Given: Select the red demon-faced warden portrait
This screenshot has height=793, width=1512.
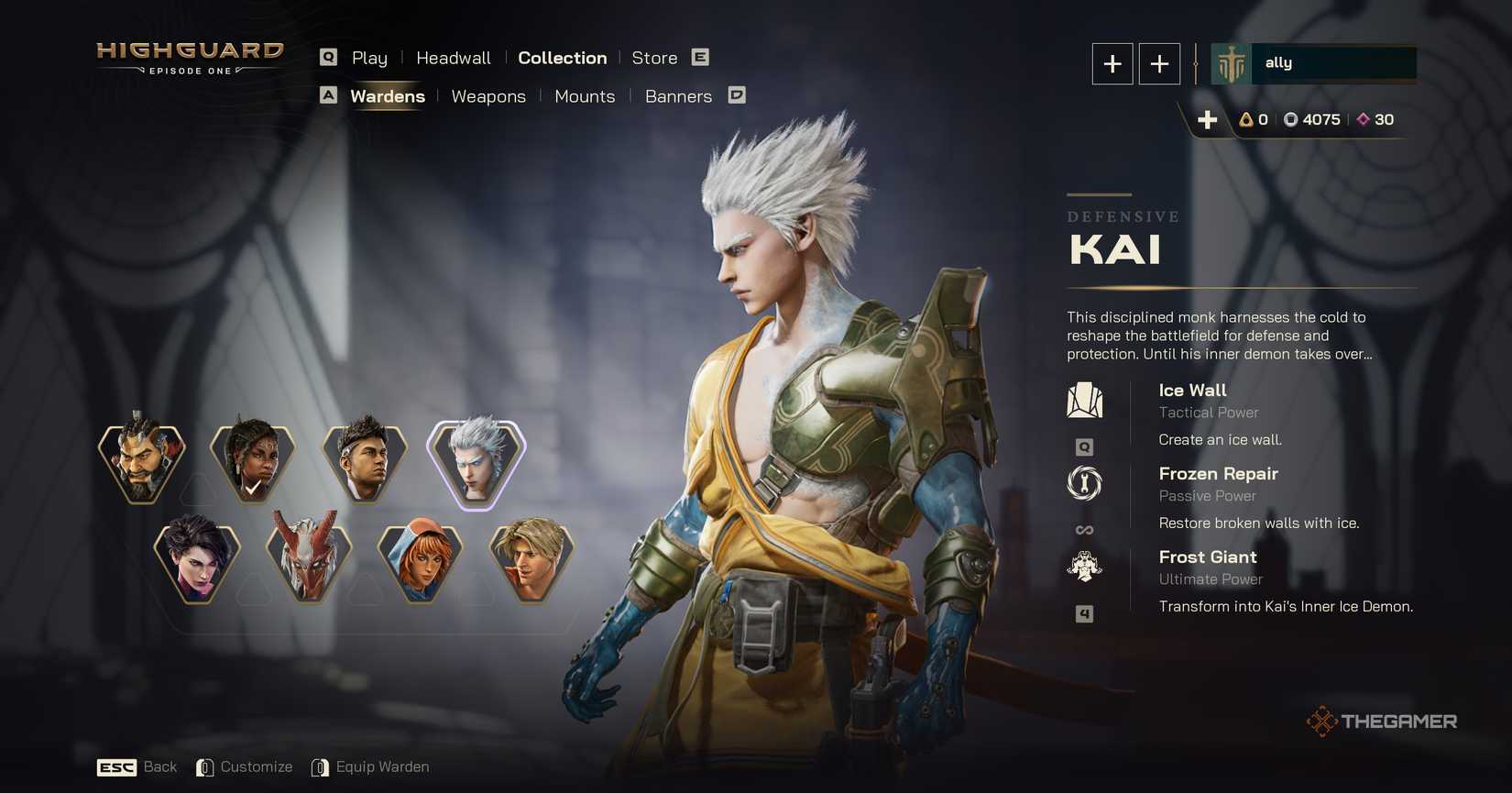Looking at the screenshot, I should point(310,562).
